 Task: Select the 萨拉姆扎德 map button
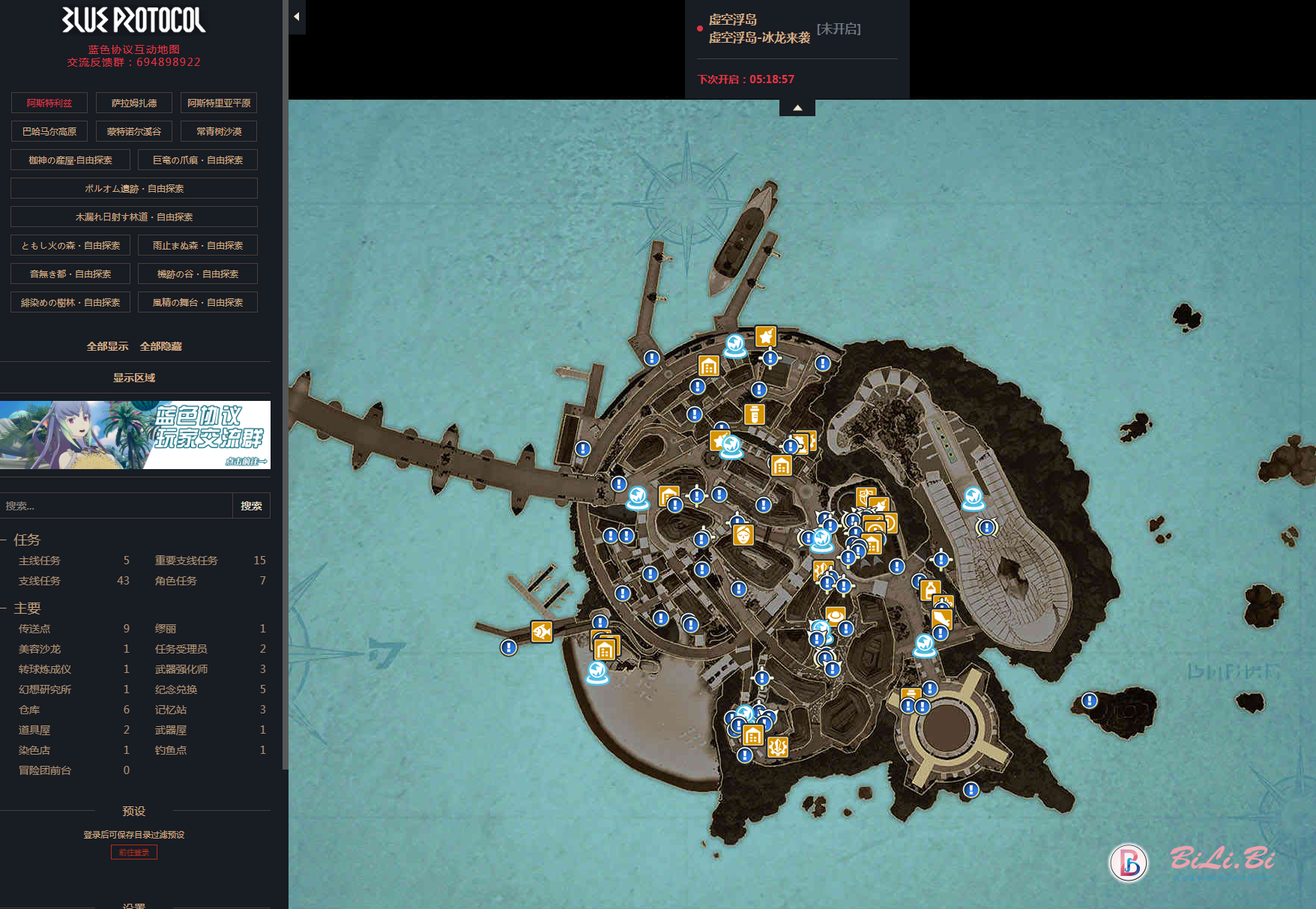(x=134, y=103)
